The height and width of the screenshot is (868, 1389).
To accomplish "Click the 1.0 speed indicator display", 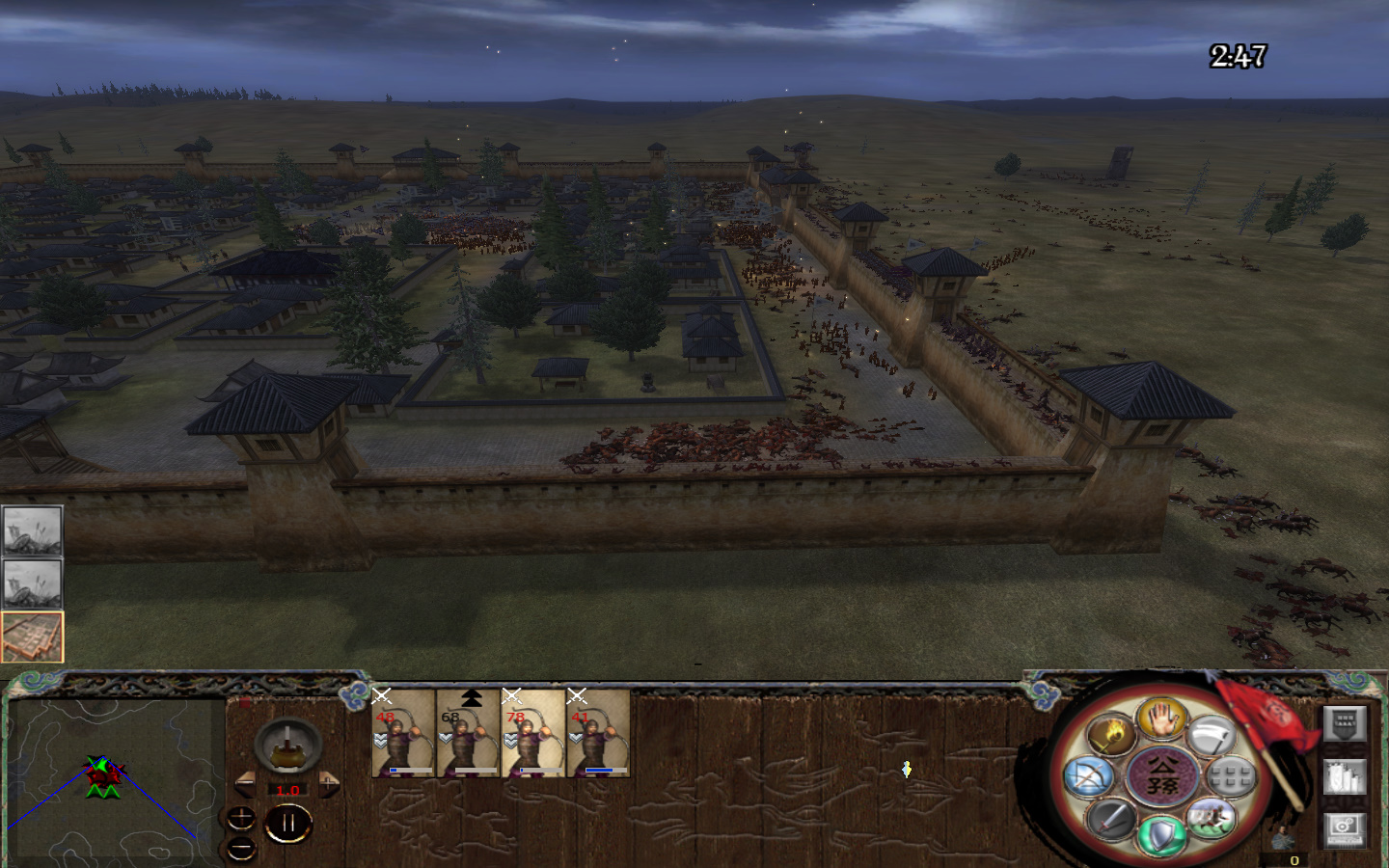I will click(287, 790).
